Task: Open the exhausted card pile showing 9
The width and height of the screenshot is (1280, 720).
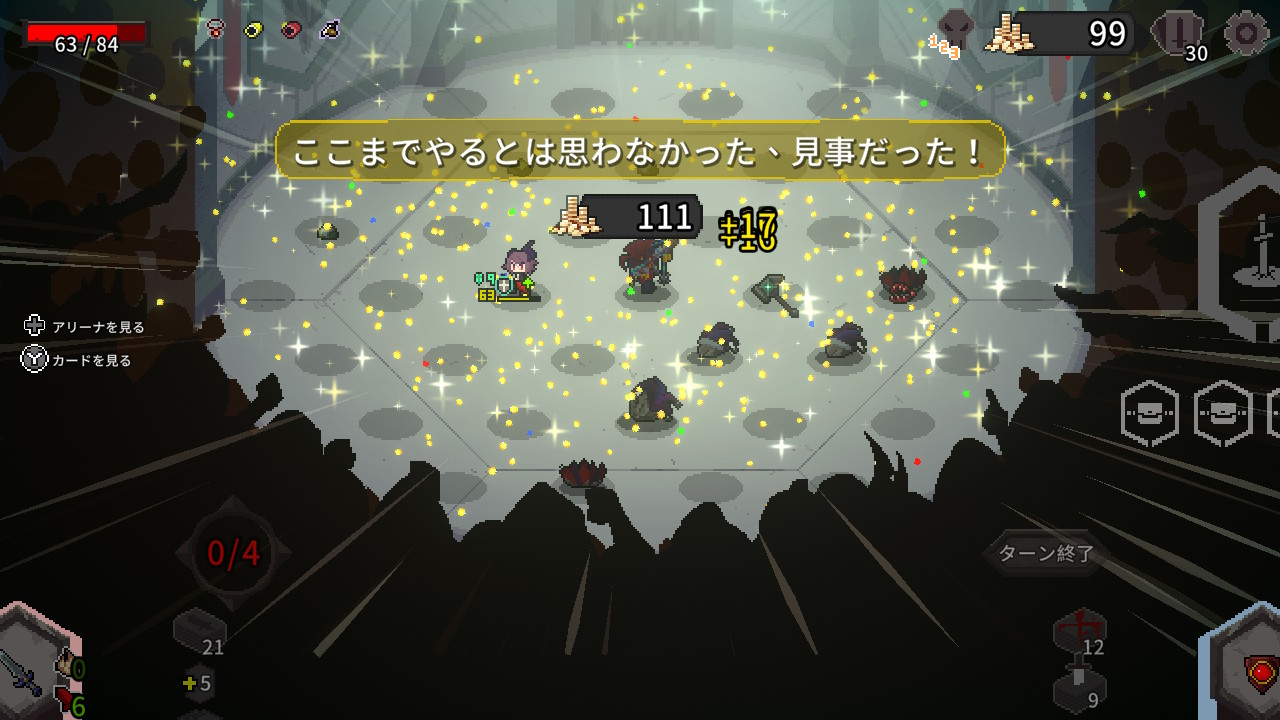Action: click(x=1080, y=688)
